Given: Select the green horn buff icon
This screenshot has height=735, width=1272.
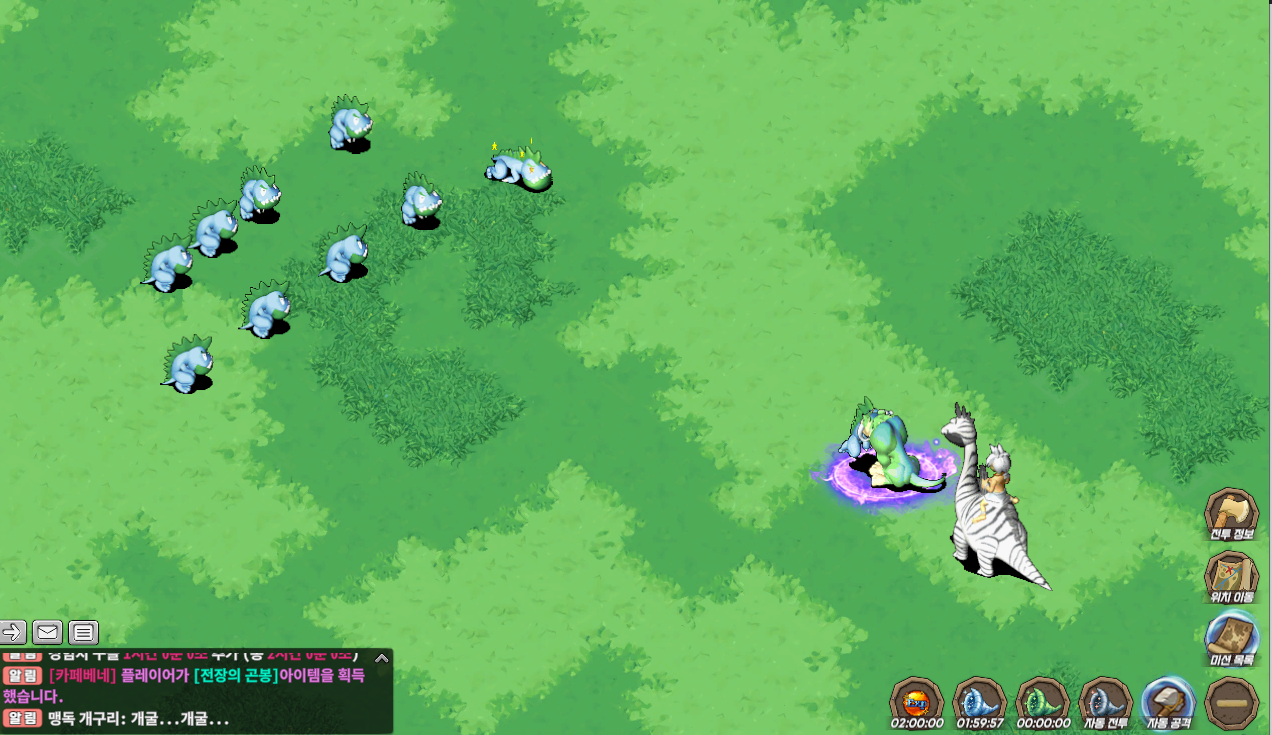Looking at the screenshot, I should (x=1042, y=700).
